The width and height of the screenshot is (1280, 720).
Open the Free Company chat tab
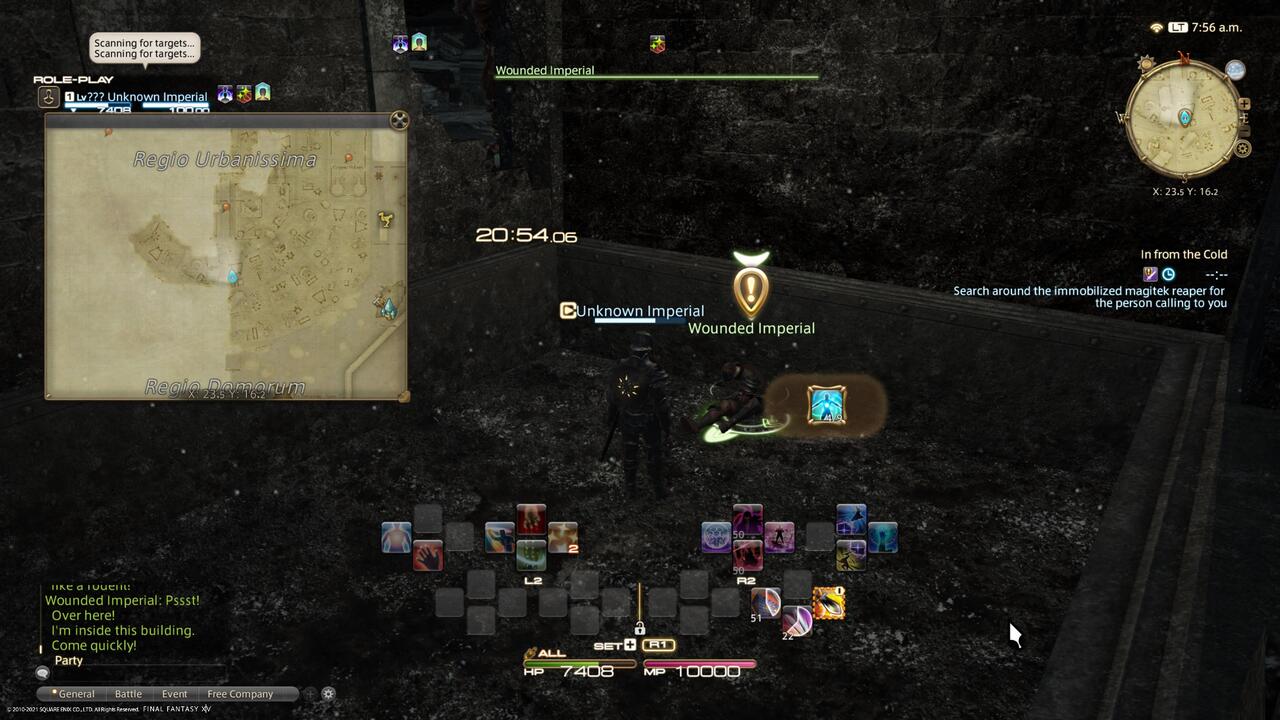[239, 694]
